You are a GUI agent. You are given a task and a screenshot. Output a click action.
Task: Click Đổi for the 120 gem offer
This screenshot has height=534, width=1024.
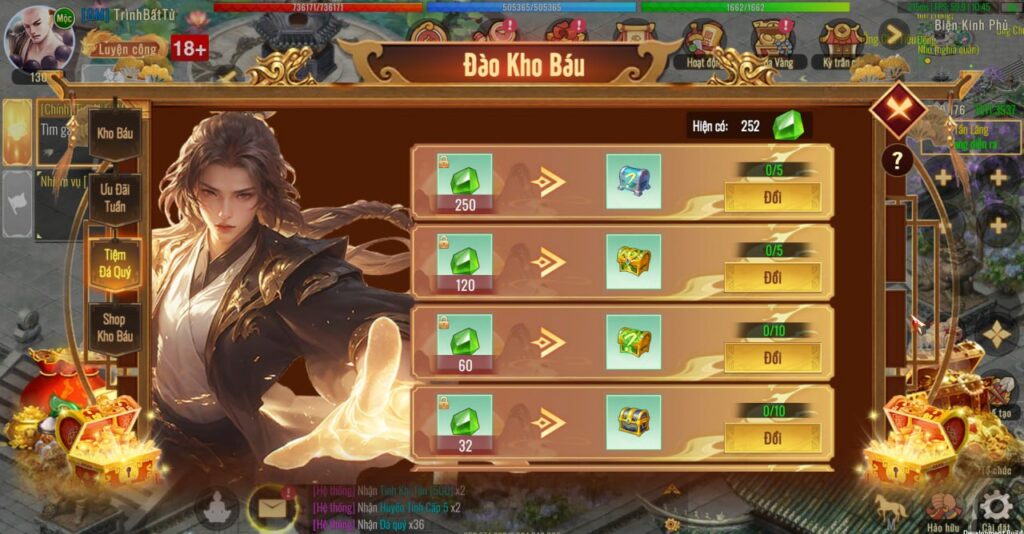(772, 277)
